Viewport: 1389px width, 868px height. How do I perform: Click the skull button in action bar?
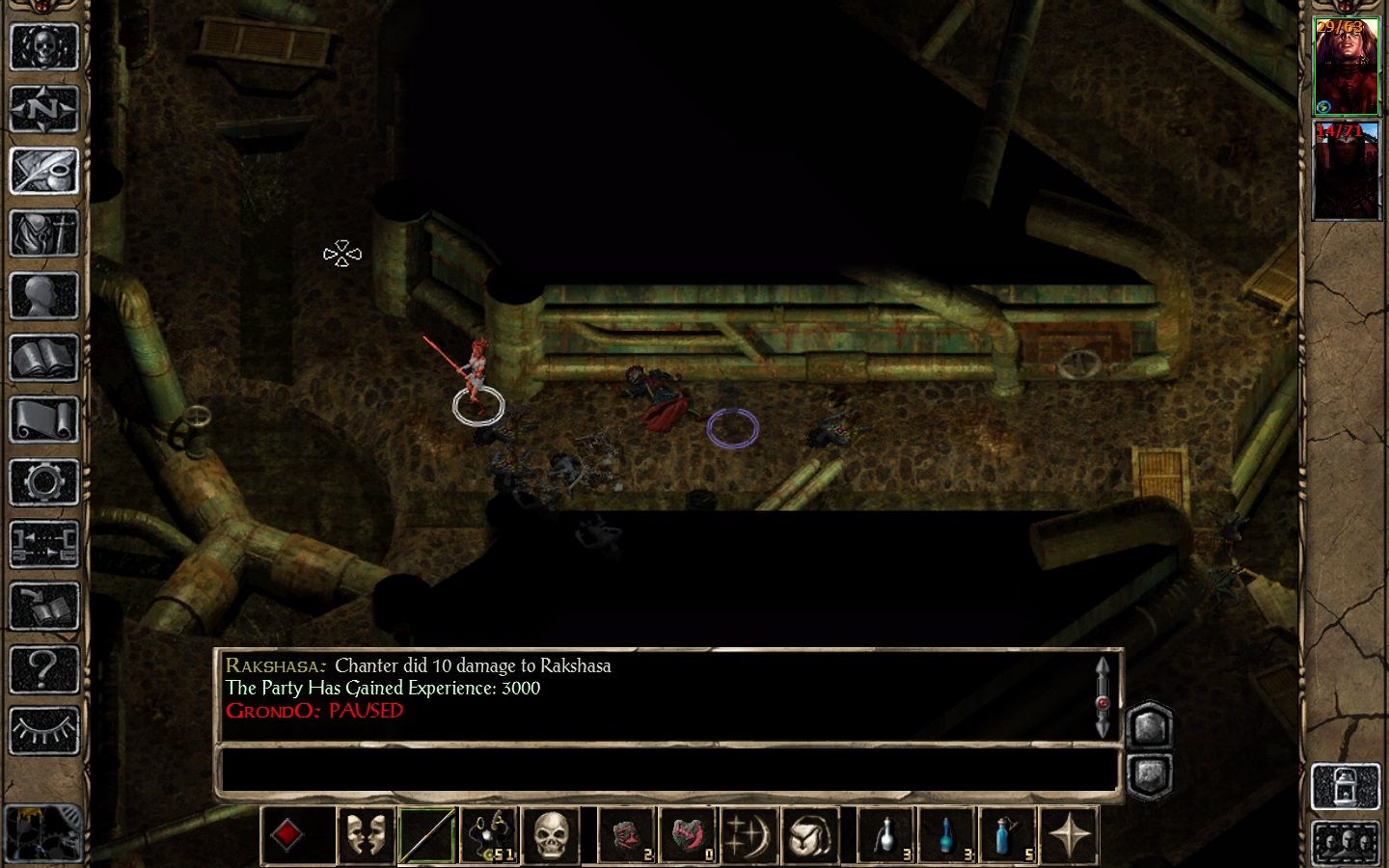[x=551, y=834]
